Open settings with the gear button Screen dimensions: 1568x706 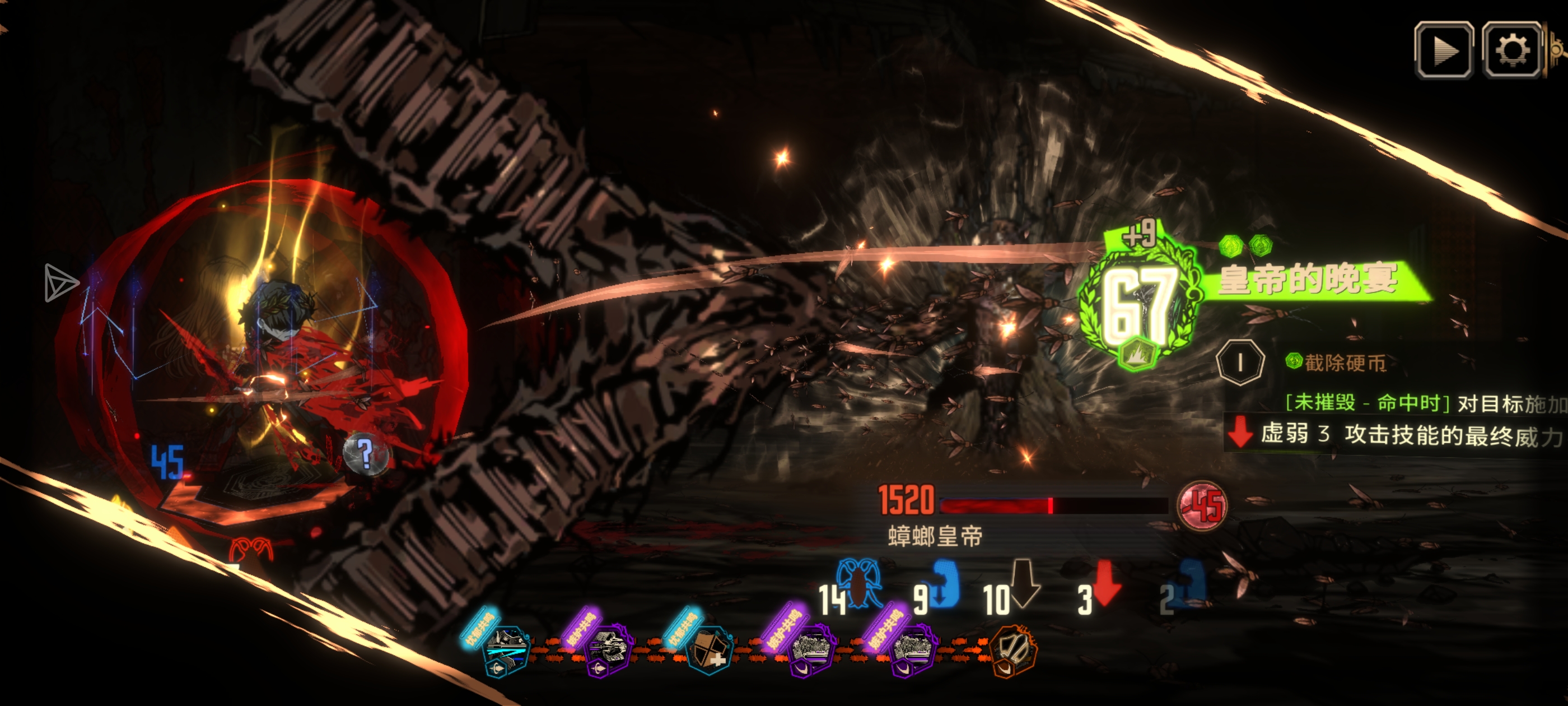click(1512, 50)
